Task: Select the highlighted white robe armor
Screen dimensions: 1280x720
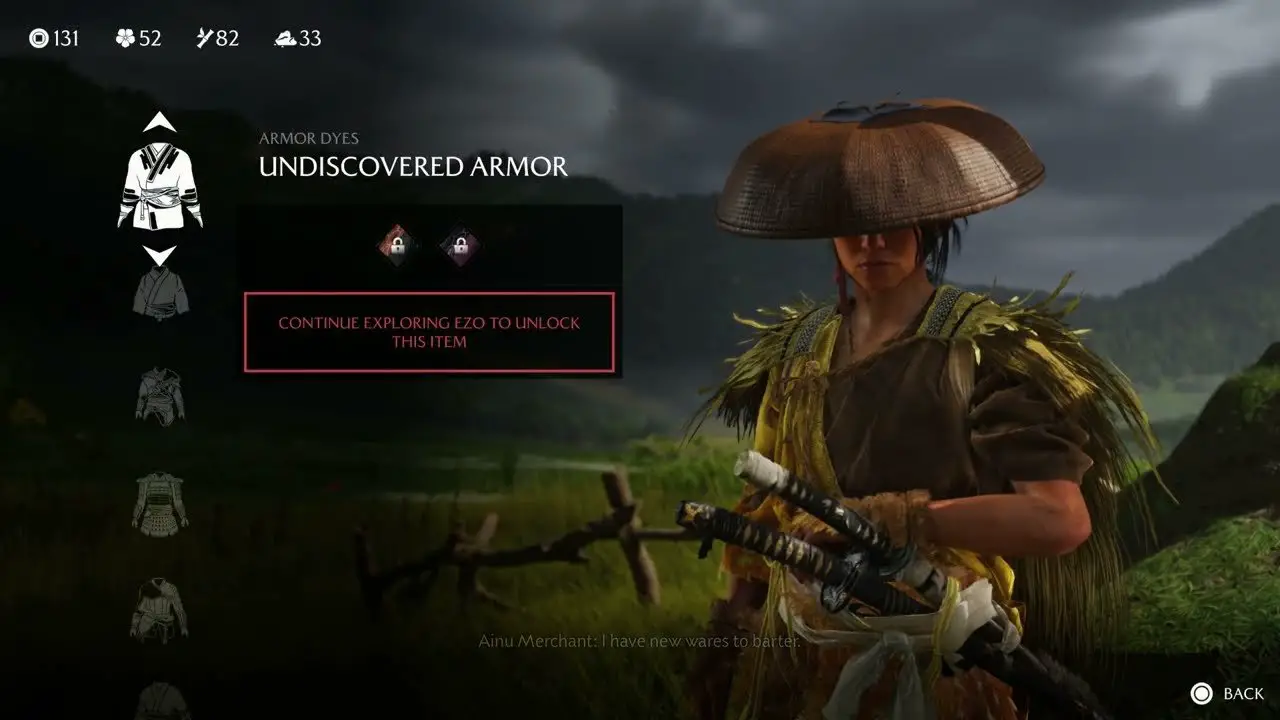Action: [160, 185]
